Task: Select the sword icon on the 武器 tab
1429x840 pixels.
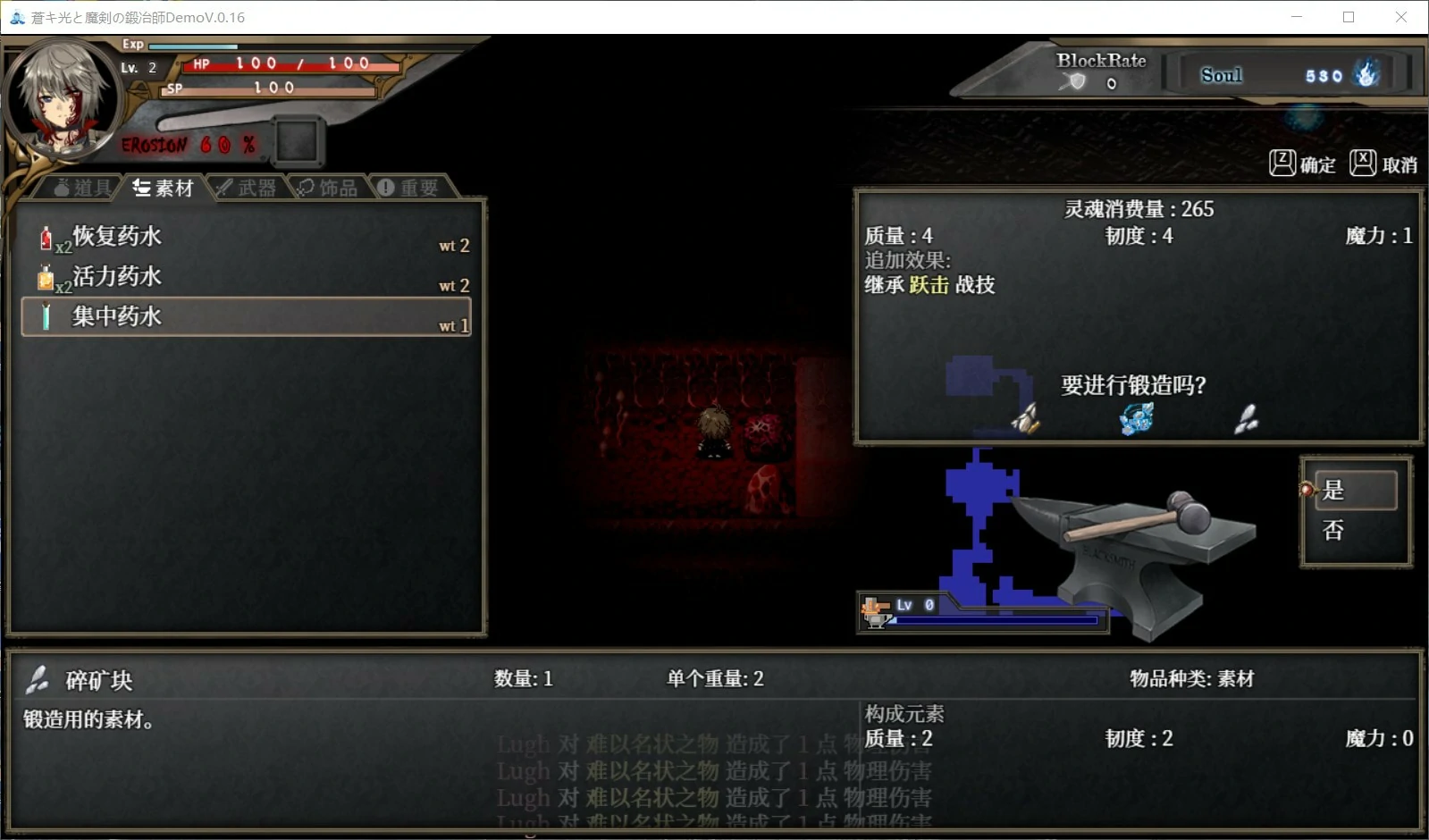Action: click(x=224, y=186)
